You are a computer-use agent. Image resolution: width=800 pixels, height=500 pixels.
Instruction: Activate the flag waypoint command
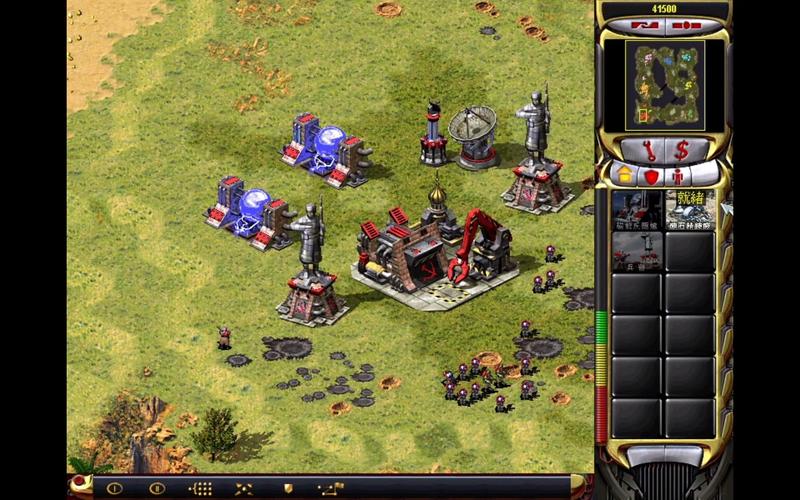pos(329,488)
